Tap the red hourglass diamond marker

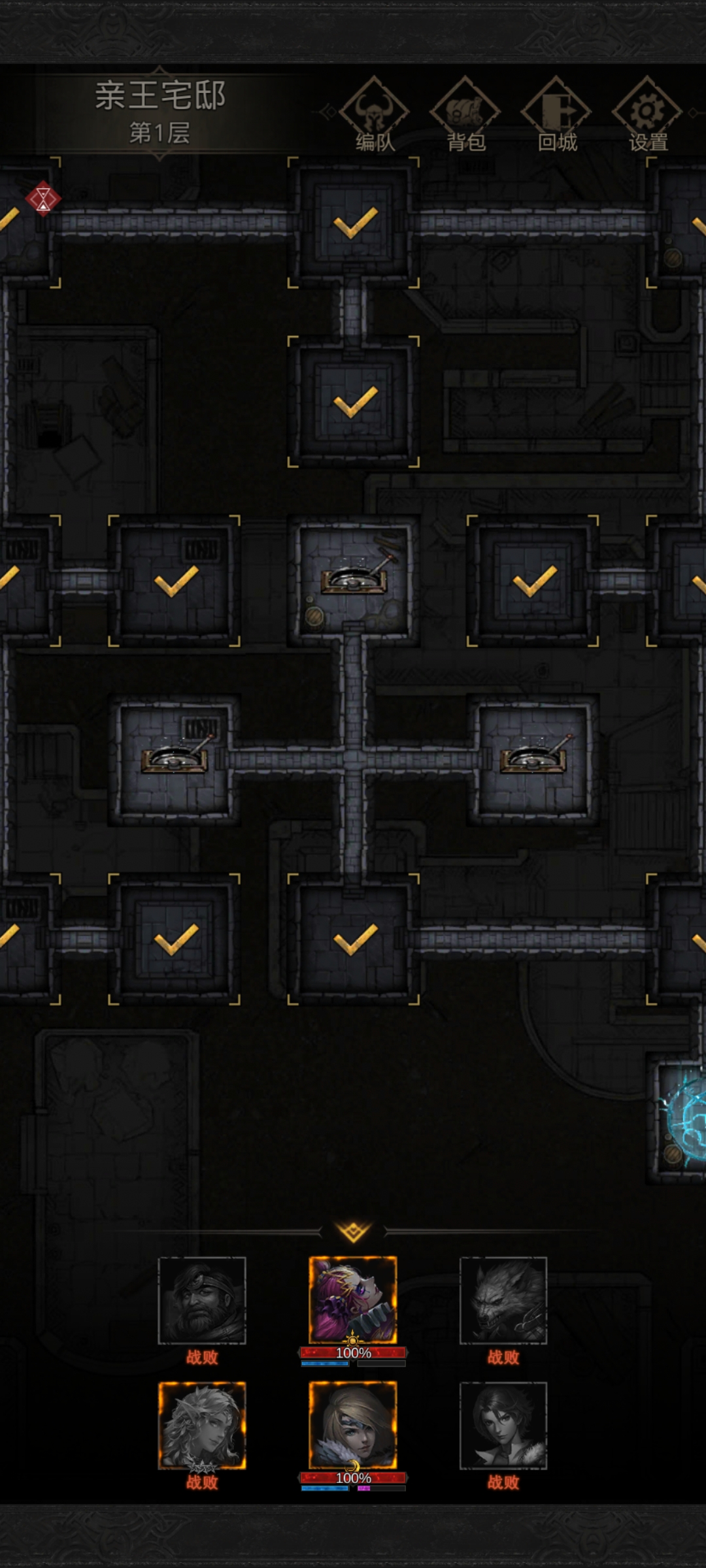43,198
